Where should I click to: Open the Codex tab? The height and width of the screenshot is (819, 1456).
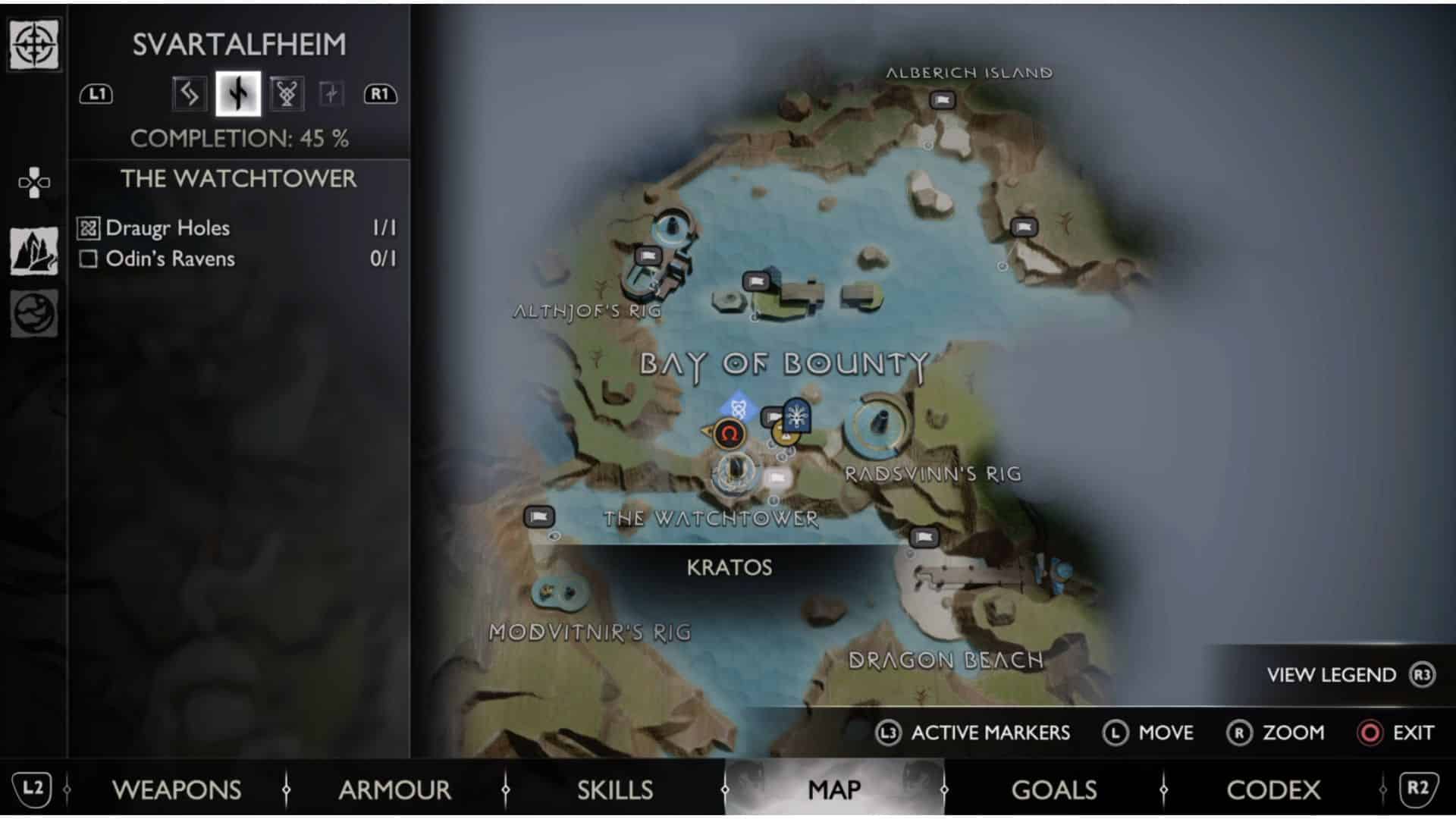[x=1272, y=789]
